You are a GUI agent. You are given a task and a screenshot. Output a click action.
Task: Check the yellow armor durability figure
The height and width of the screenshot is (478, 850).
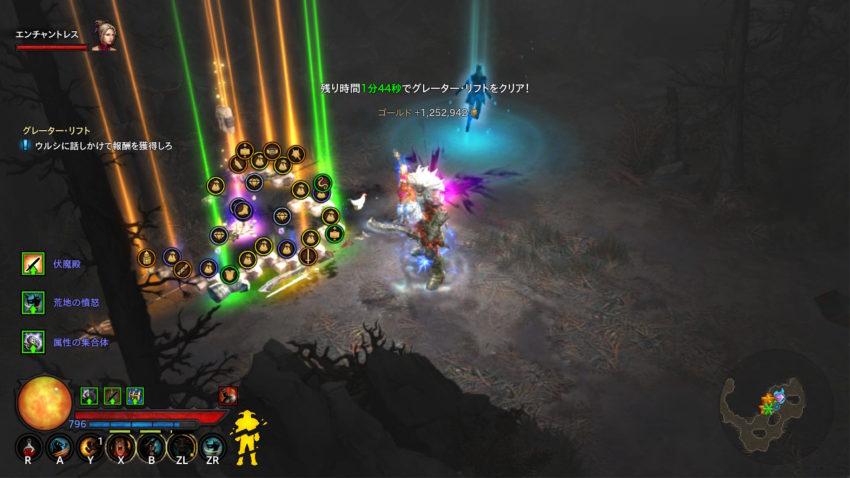pos(245,437)
